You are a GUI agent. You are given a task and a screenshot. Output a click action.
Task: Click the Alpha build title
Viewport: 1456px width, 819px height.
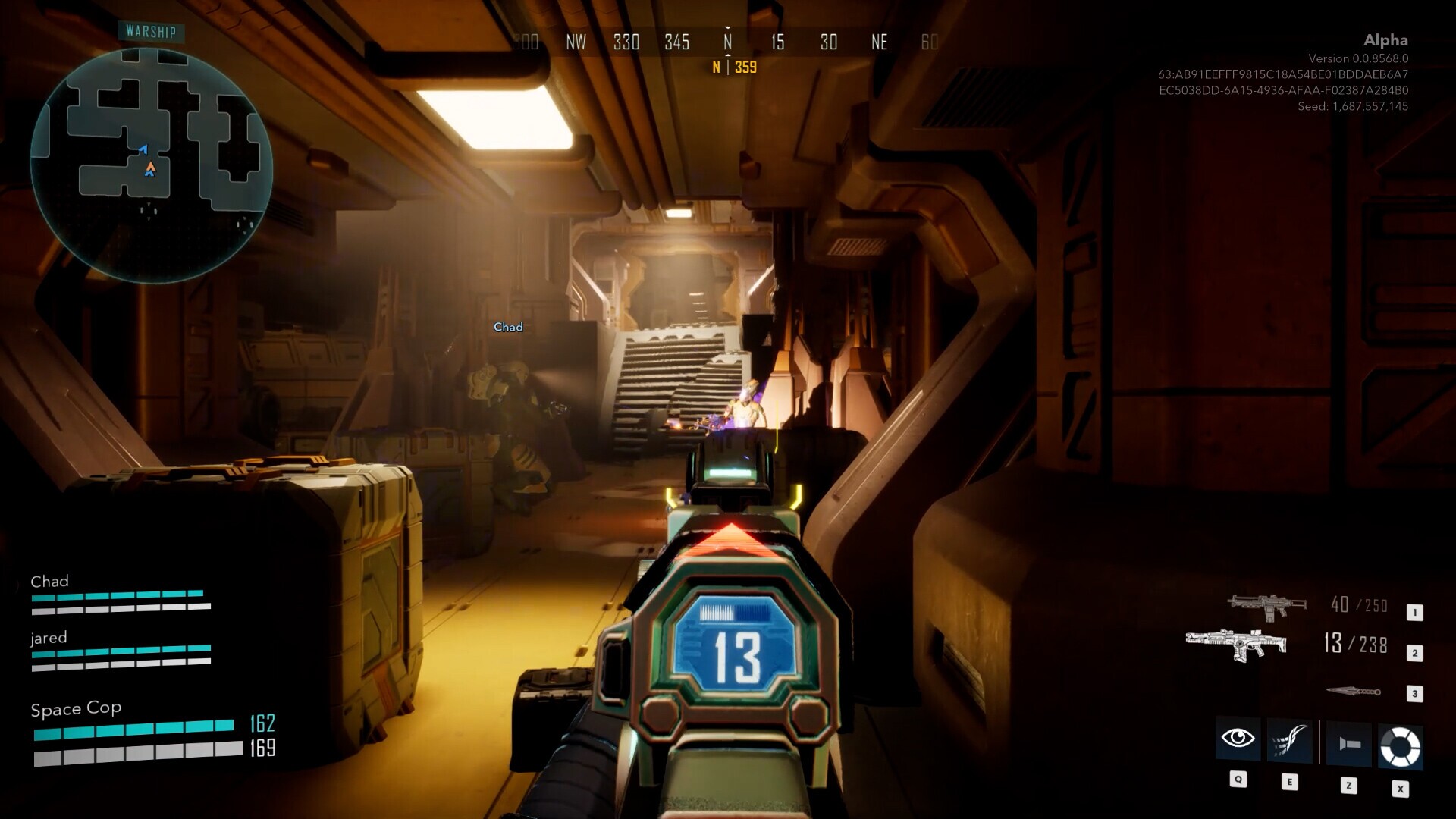coord(1386,41)
